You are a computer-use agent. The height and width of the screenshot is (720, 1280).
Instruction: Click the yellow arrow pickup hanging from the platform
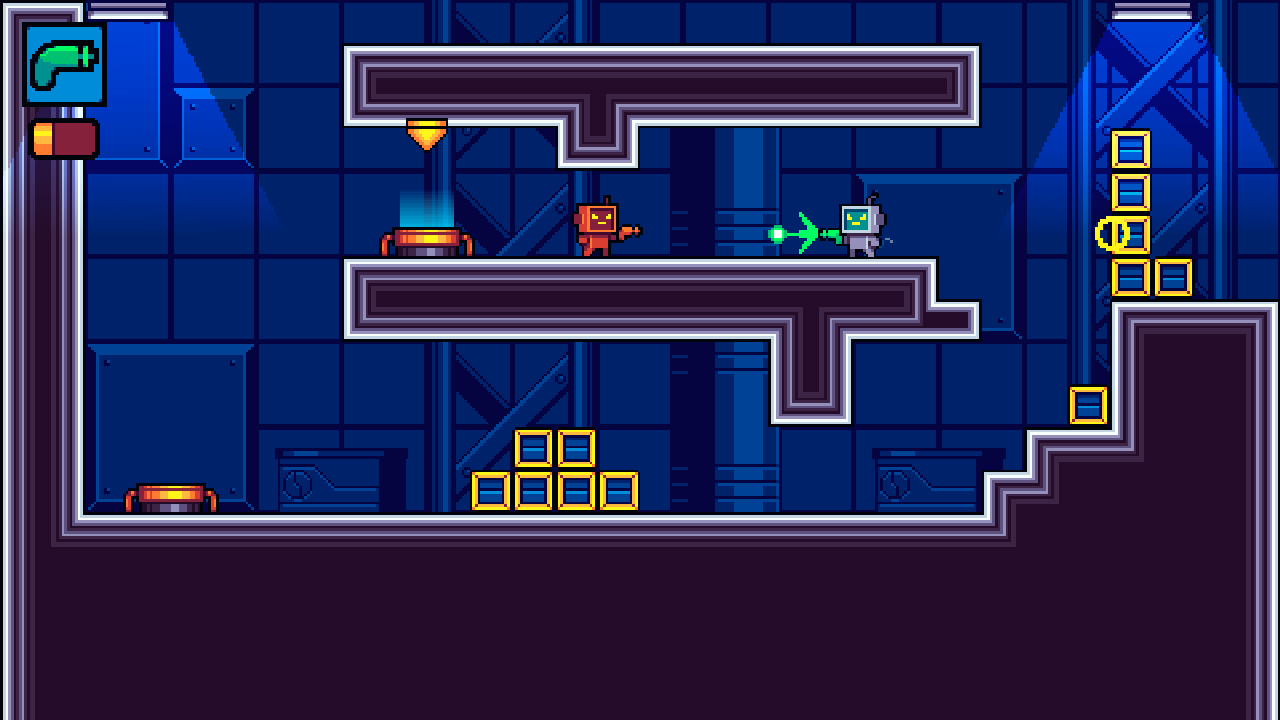(427, 133)
